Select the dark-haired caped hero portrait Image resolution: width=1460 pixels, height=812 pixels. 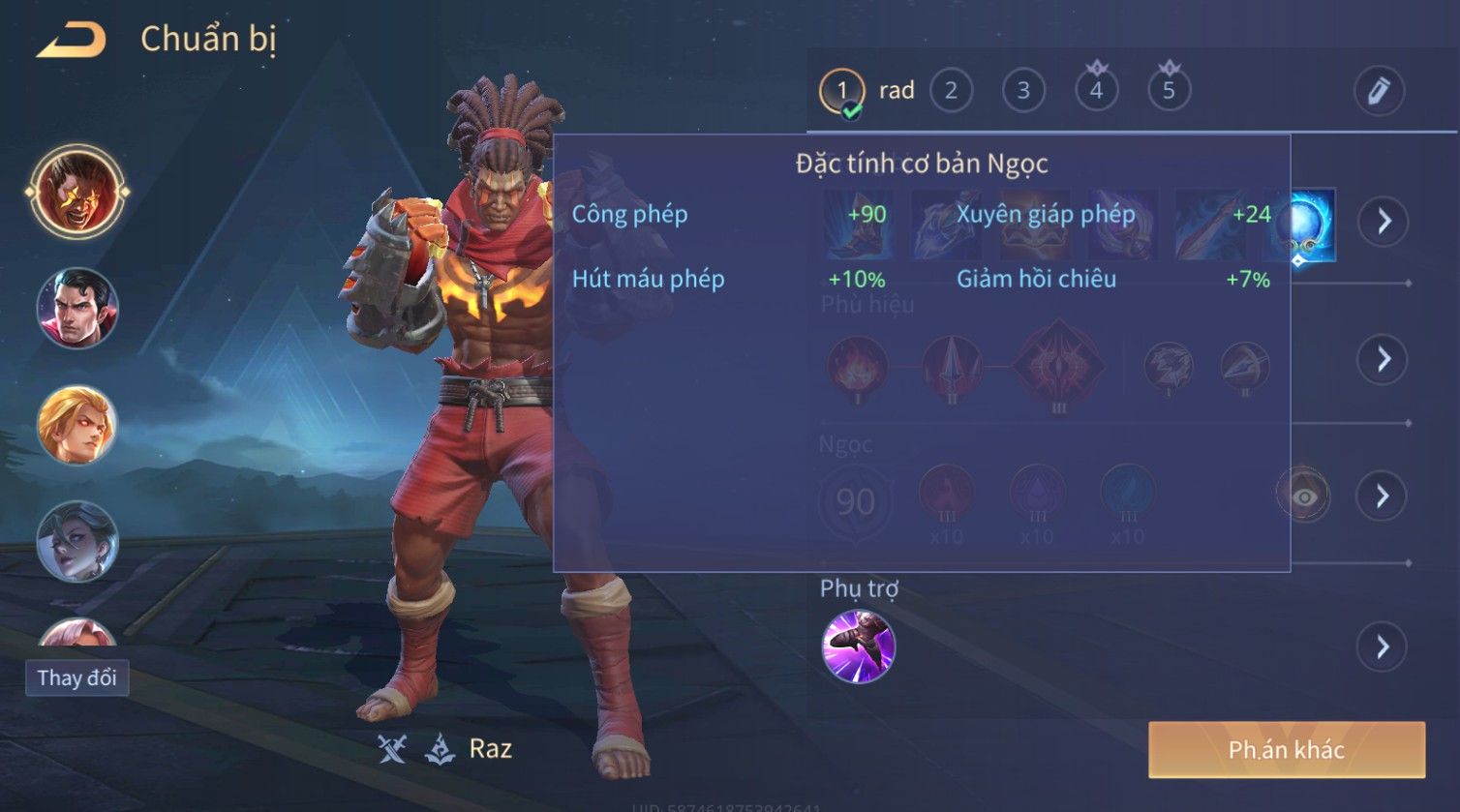point(77,309)
